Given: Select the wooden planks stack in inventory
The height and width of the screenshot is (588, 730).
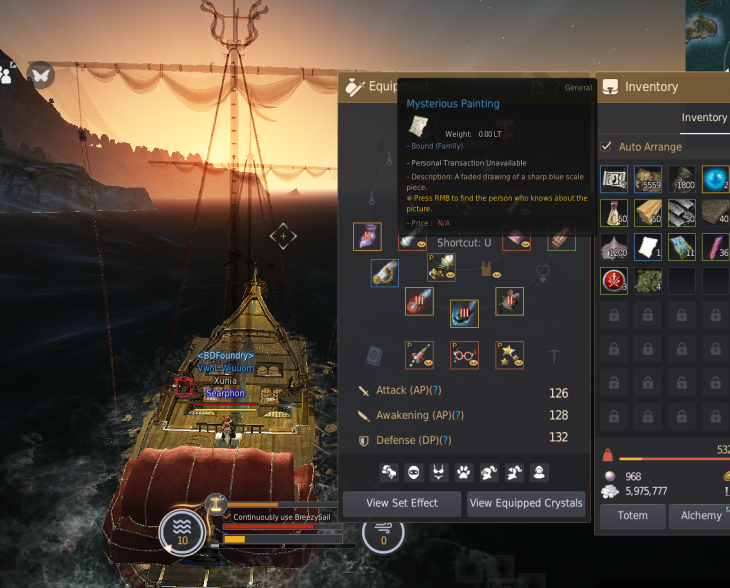Looking at the screenshot, I should coord(648,213).
